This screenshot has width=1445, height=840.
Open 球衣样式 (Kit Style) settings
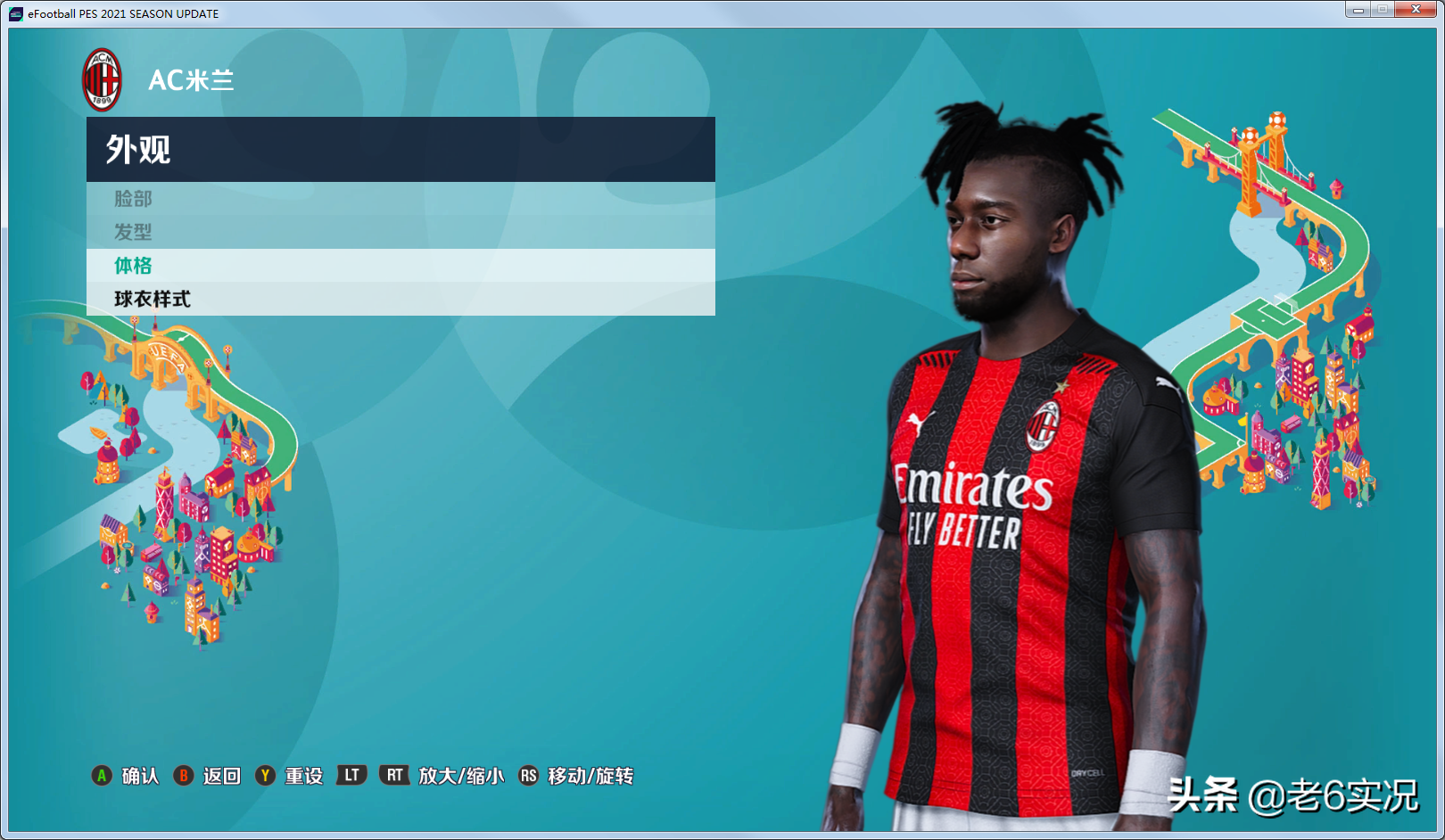(153, 299)
